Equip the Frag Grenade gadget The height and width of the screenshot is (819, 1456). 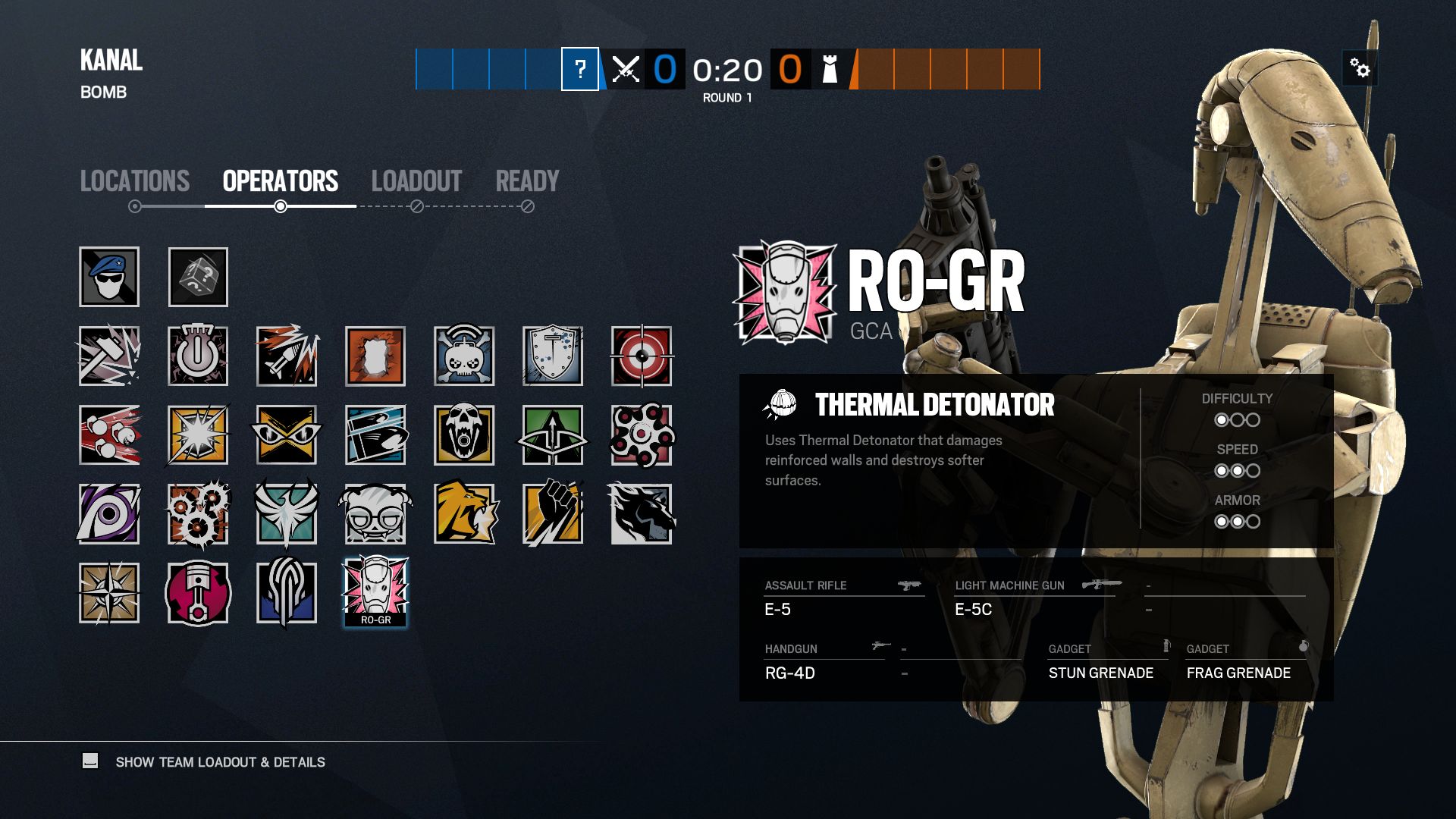[1239, 673]
